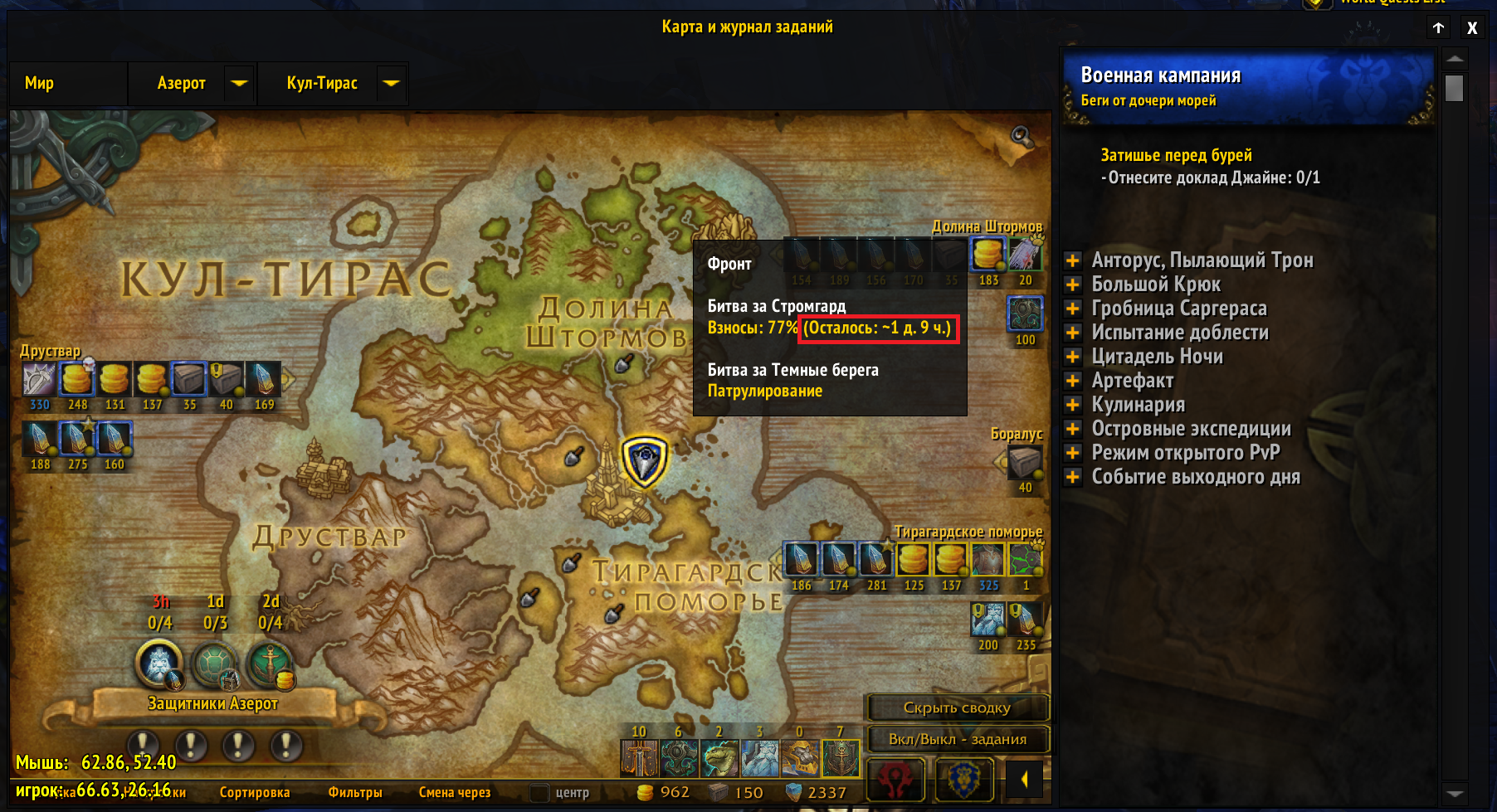Open the Азерот dropdown arrow
Image resolution: width=1497 pixels, height=812 pixels.
click(239, 83)
